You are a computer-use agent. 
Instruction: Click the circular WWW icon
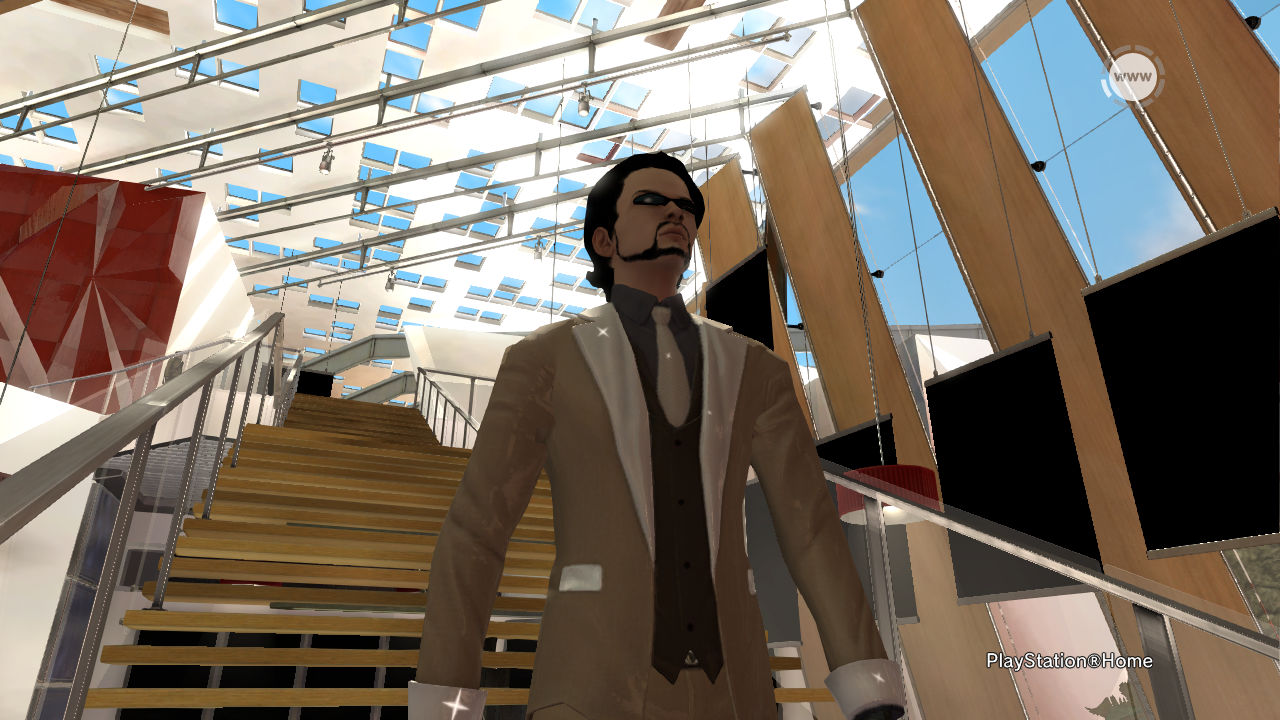[x=1132, y=77]
